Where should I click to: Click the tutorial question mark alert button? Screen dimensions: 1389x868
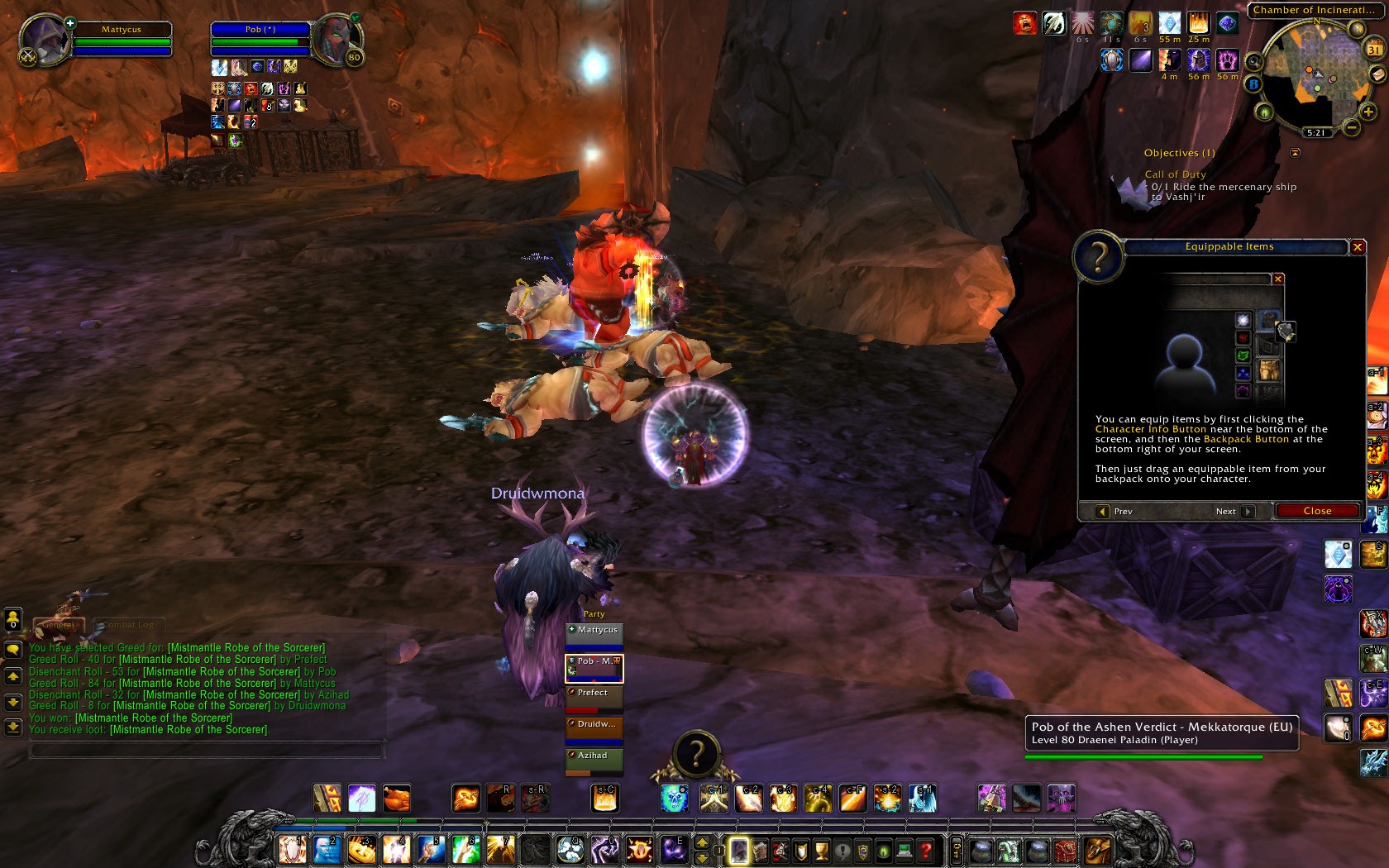pos(696,754)
